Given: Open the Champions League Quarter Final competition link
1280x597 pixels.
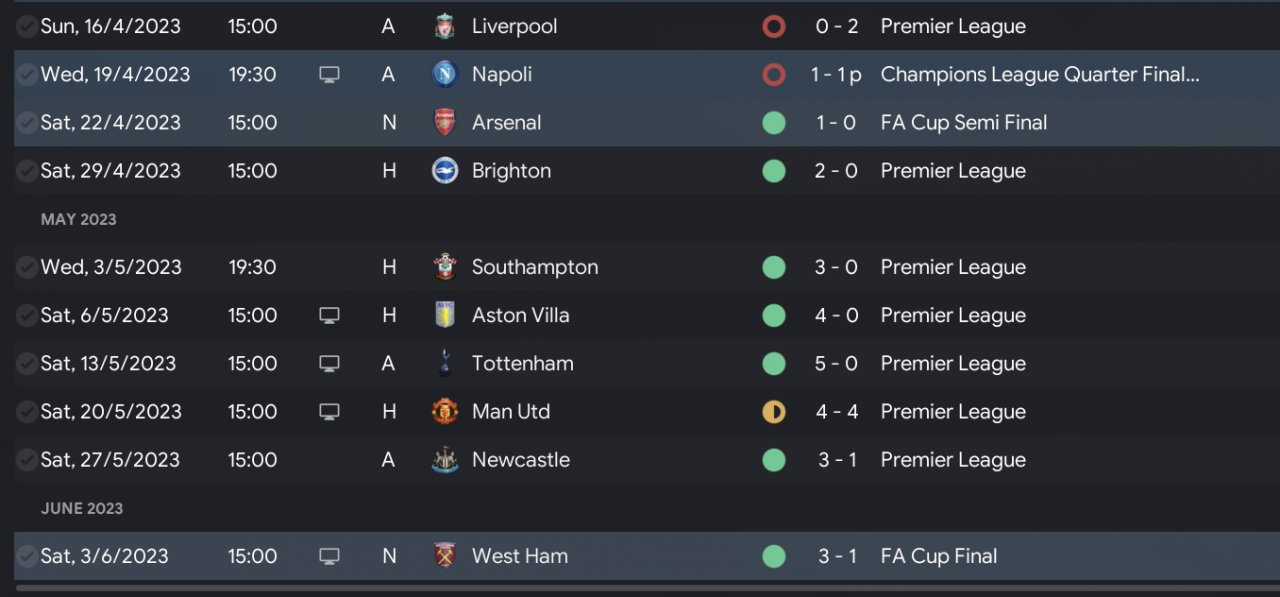Looking at the screenshot, I should click(x=1039, y=74).
